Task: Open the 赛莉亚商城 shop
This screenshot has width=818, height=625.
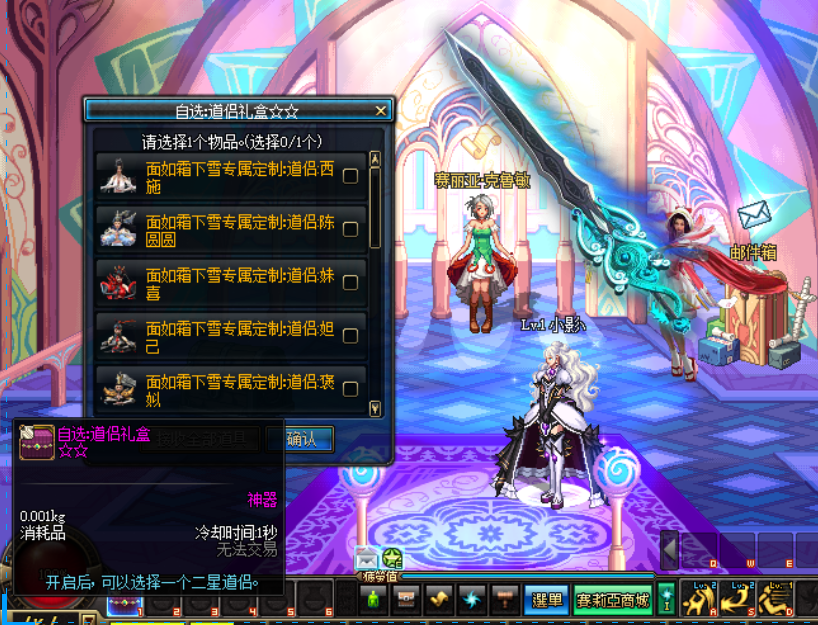Action: (x=613, y=600)
